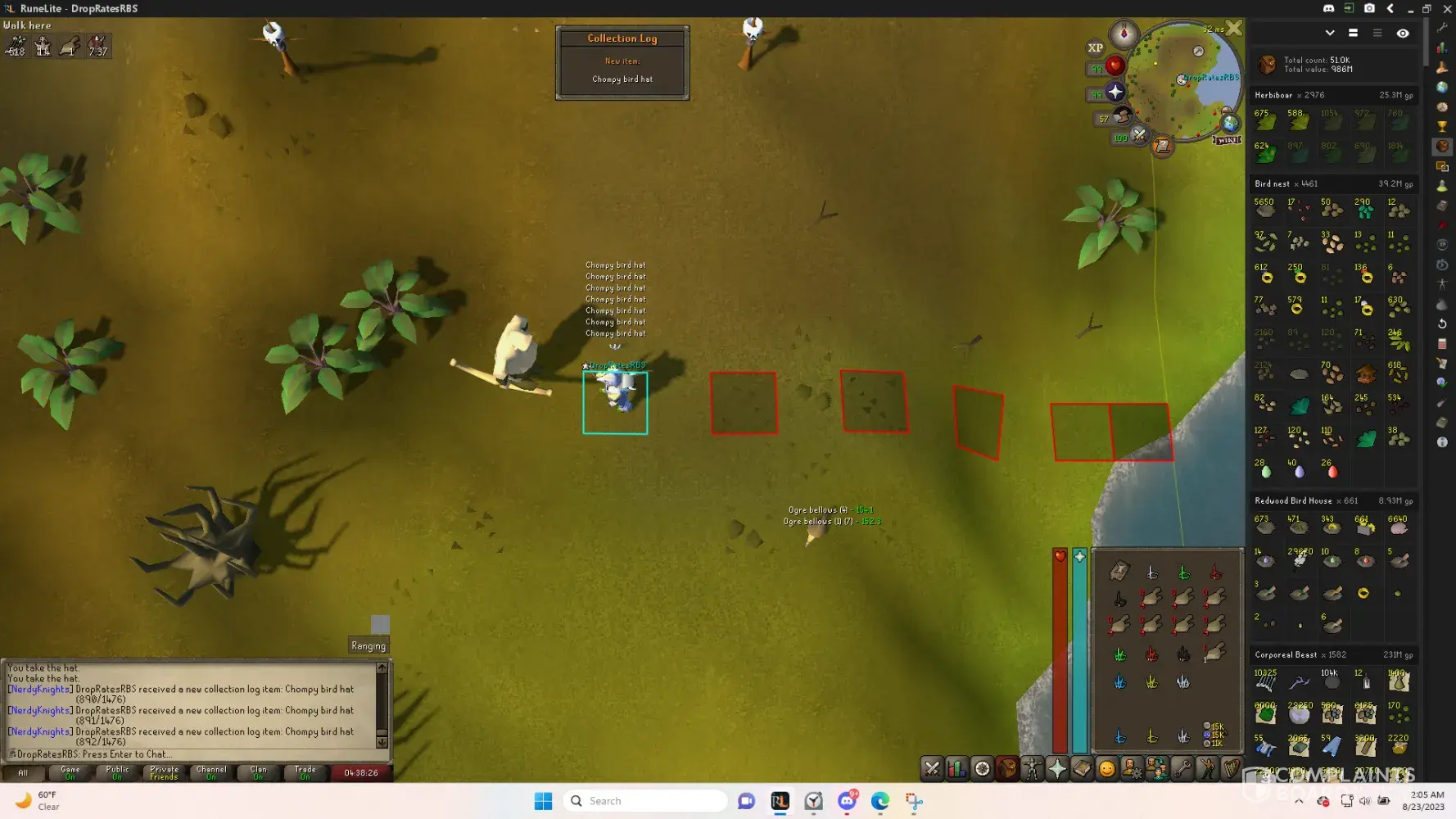Select the Clan chat filter tab
This screenshot has height=819, width=1456.
point(258,772)
